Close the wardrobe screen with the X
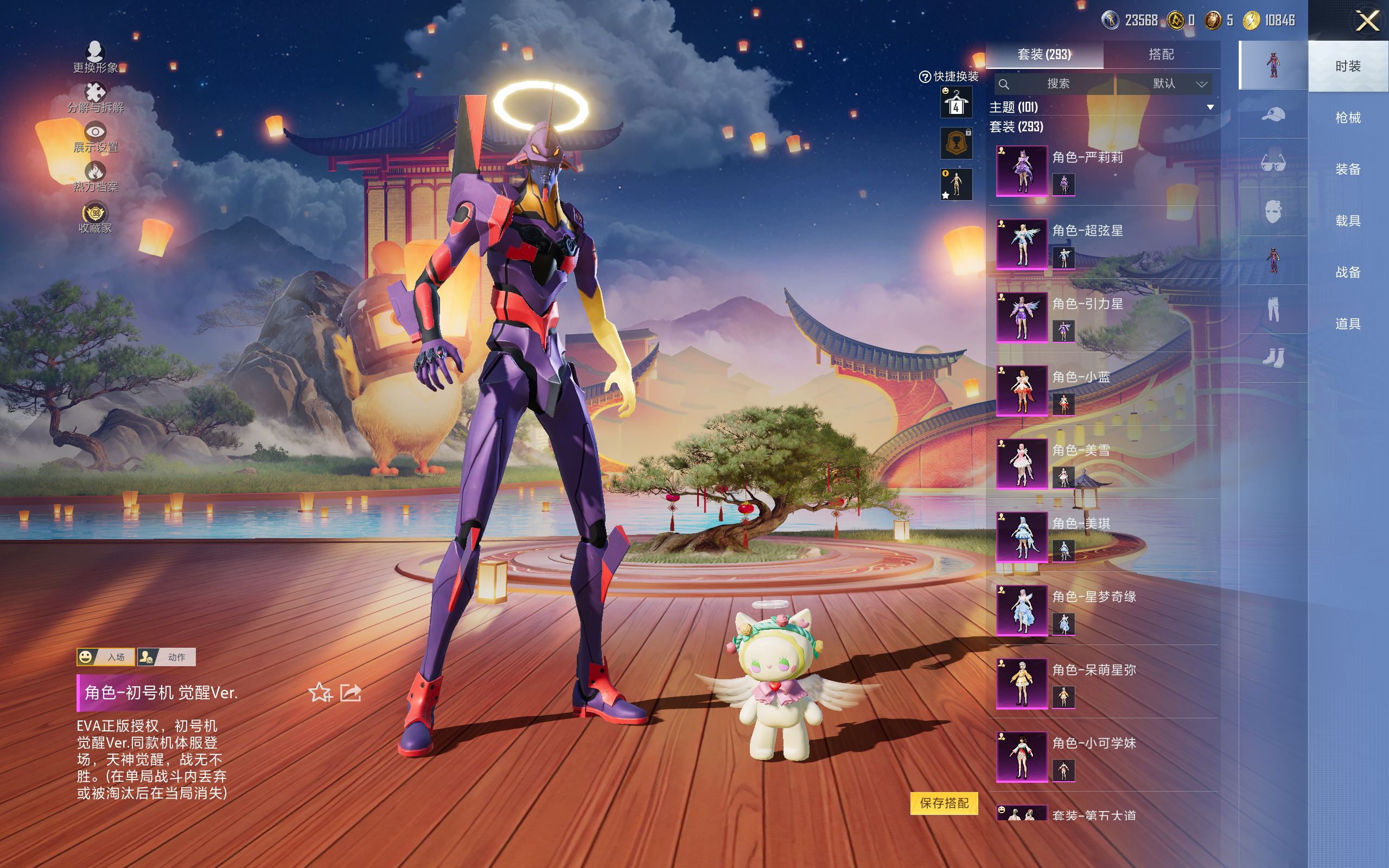 tap(1367, 21)
